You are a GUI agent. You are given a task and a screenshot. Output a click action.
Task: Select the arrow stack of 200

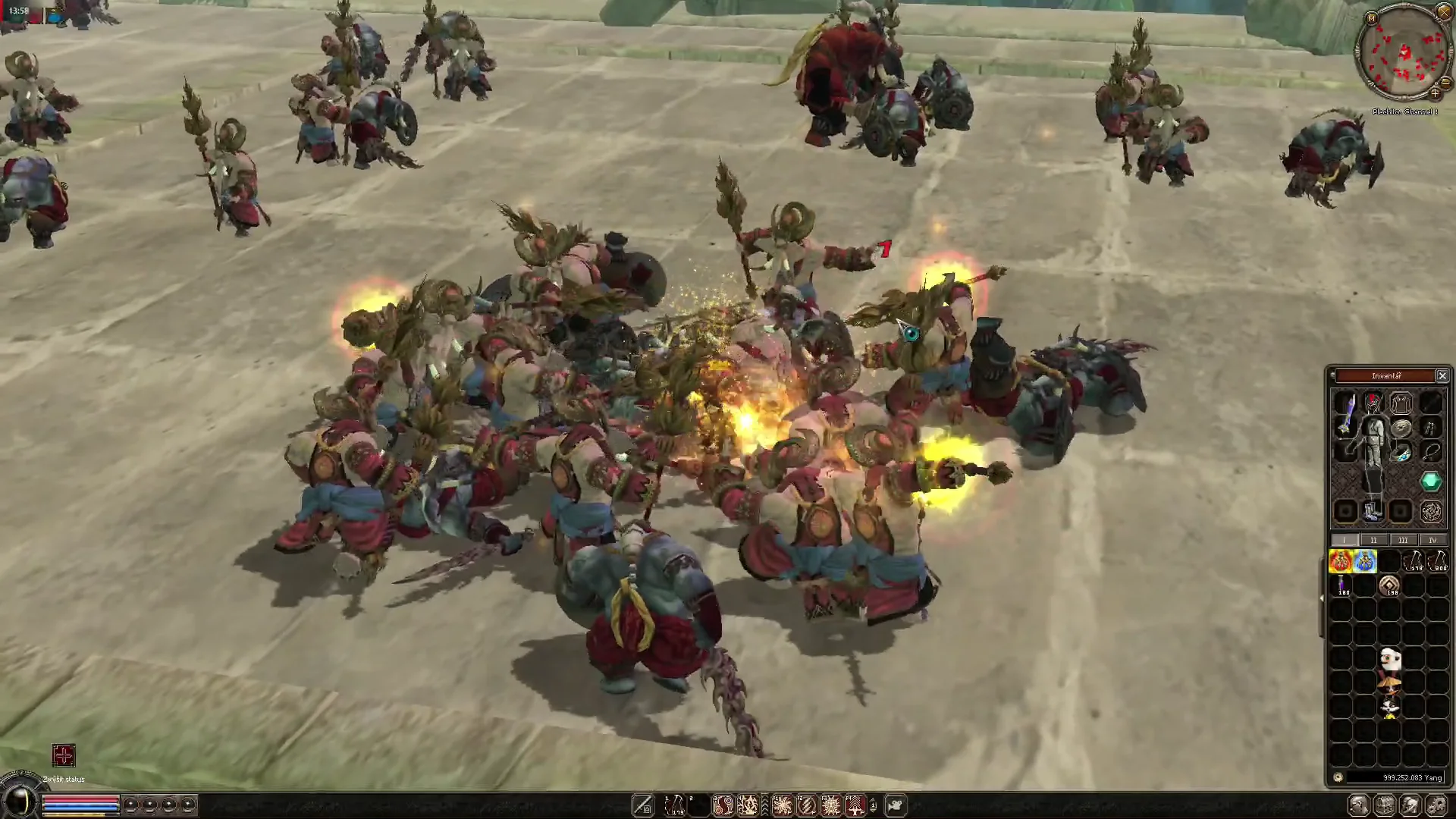pos(1438,561)
